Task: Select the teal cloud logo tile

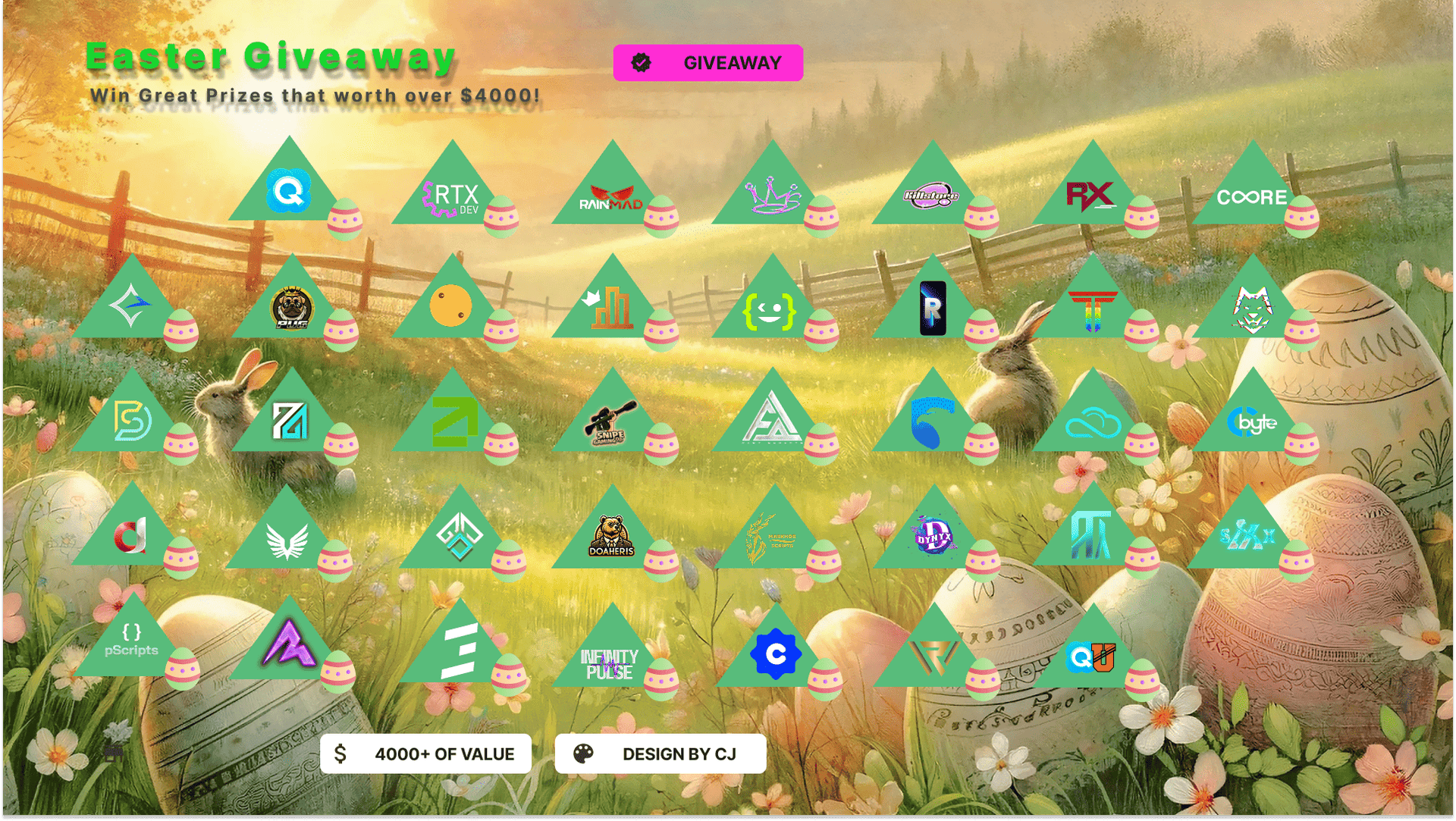Action: (1092, 421)
